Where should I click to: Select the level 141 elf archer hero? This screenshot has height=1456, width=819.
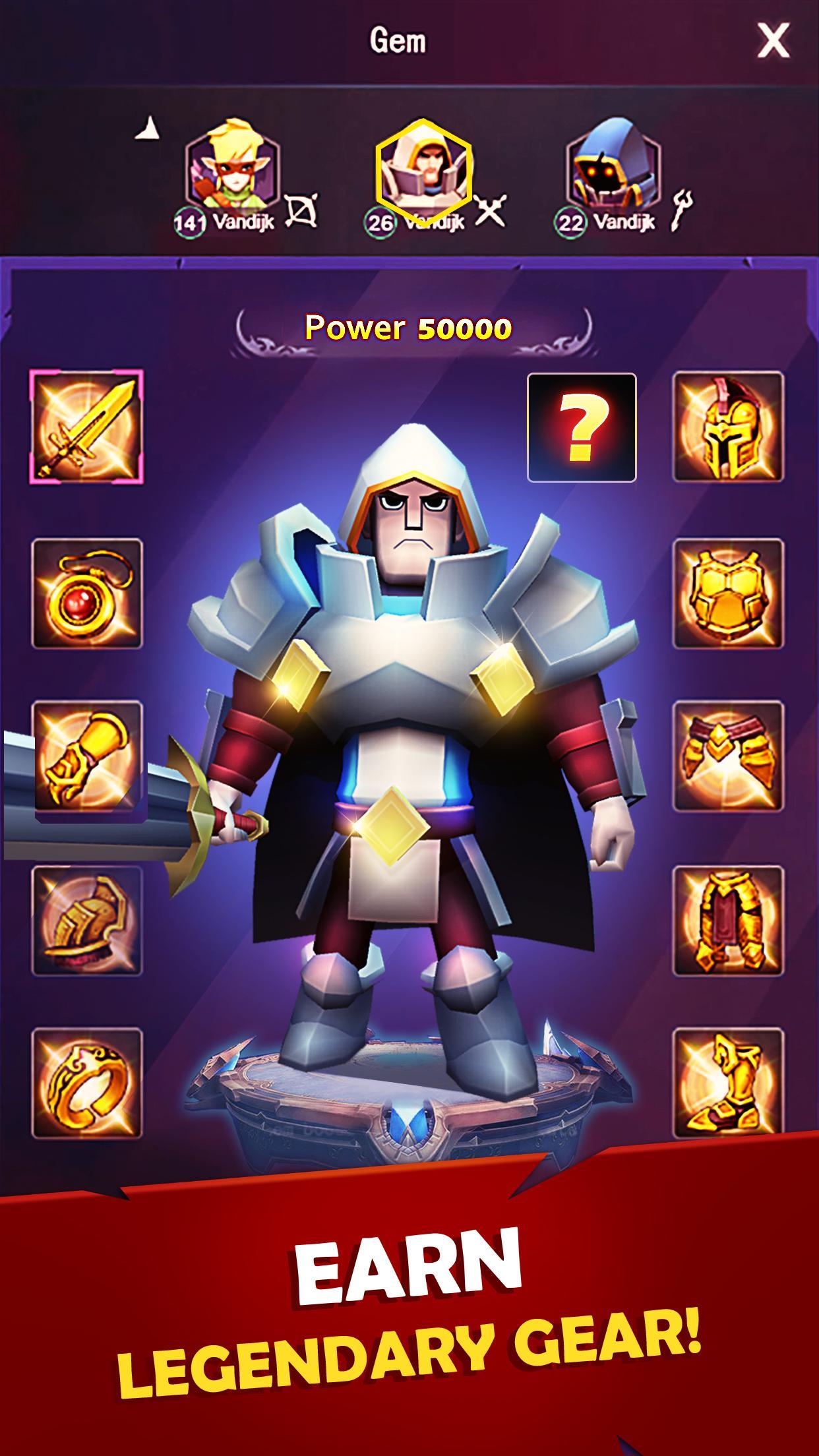[232, 168]
